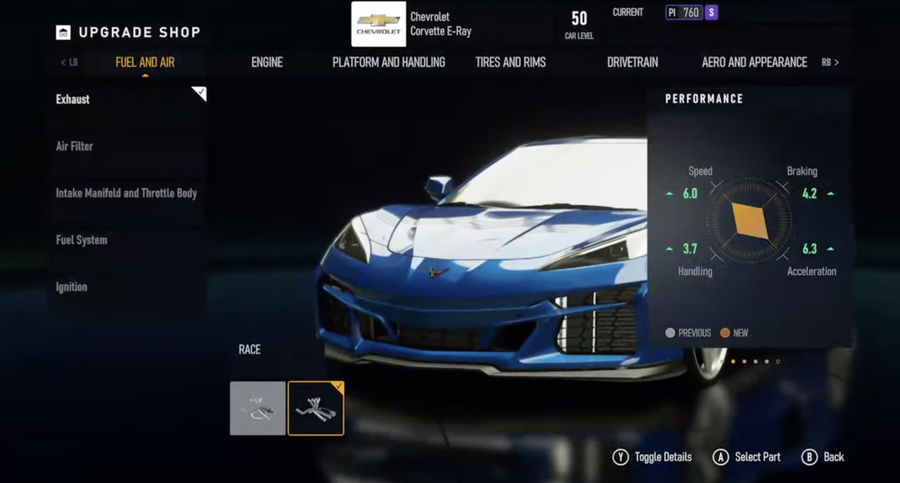This screenshot has height=483, width=900.
Task: Switch to the Fuel and Air tab
Action: pos(145,62)
